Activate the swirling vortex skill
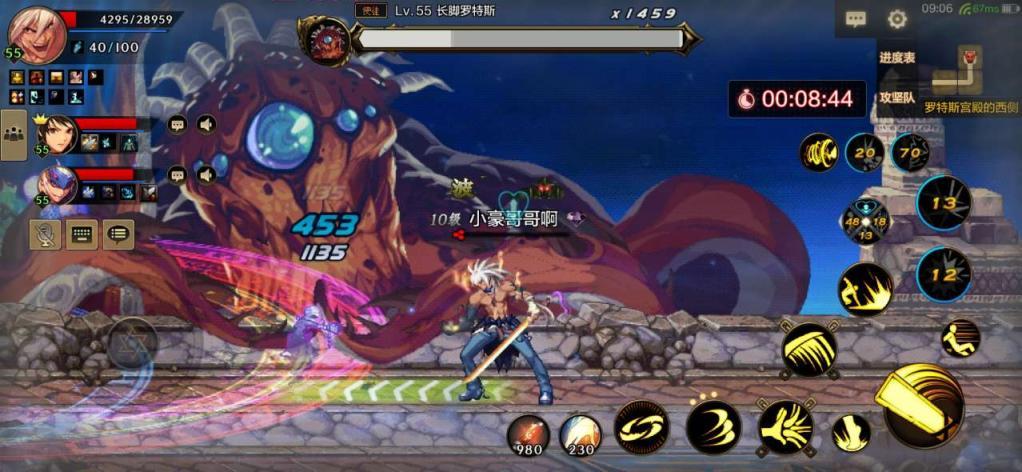The height and width of the screenshot is (472, 1022). click(641, 427)
